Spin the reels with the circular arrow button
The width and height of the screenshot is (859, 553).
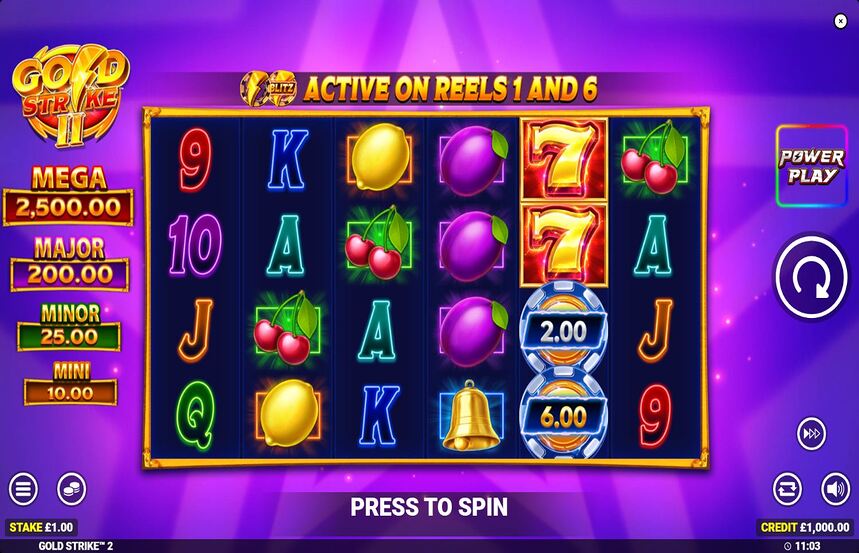tap(811, 279)
